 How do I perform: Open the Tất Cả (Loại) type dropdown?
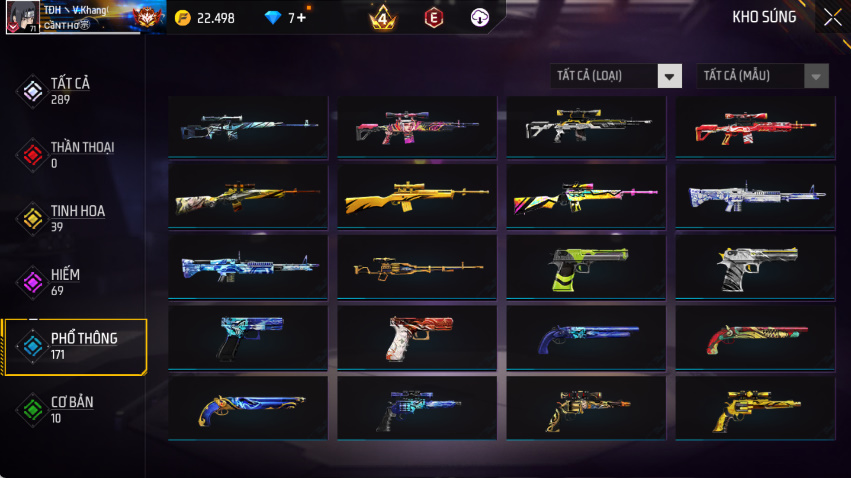(x=616, y=76)
